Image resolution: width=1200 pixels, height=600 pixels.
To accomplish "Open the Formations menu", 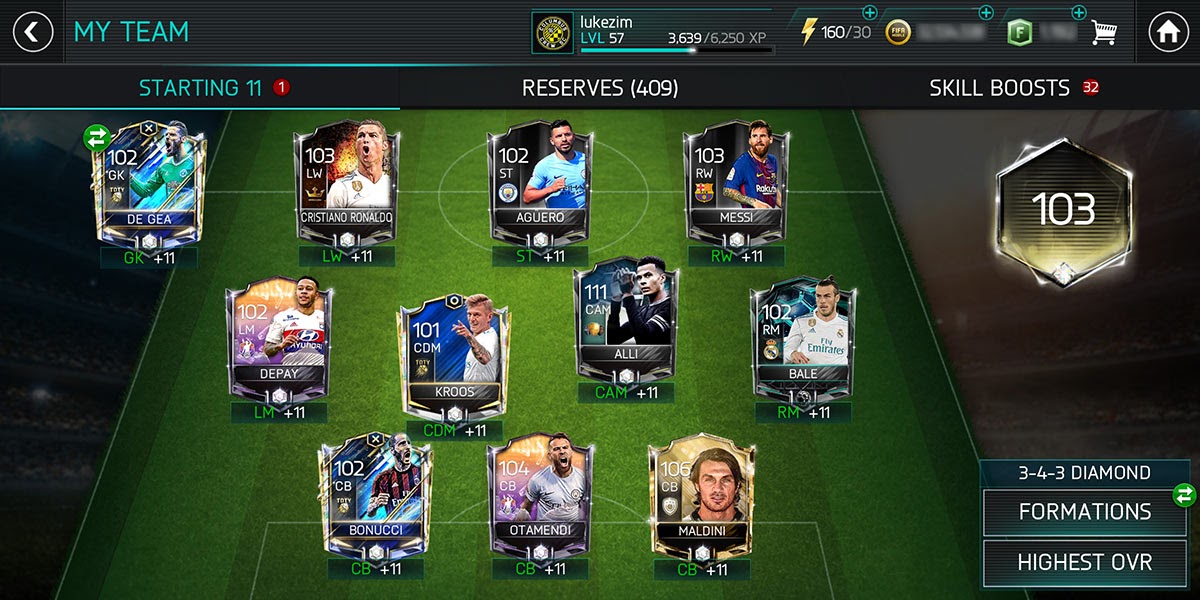I will coord(1084,512).
